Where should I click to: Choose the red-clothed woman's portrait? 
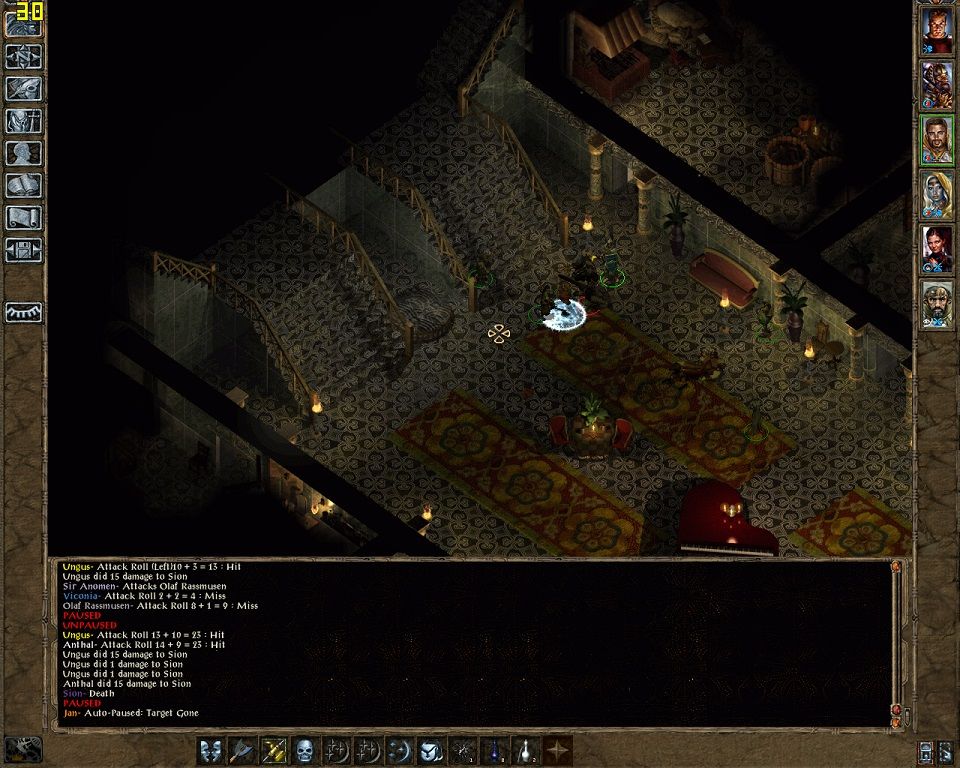coord(937,249)
